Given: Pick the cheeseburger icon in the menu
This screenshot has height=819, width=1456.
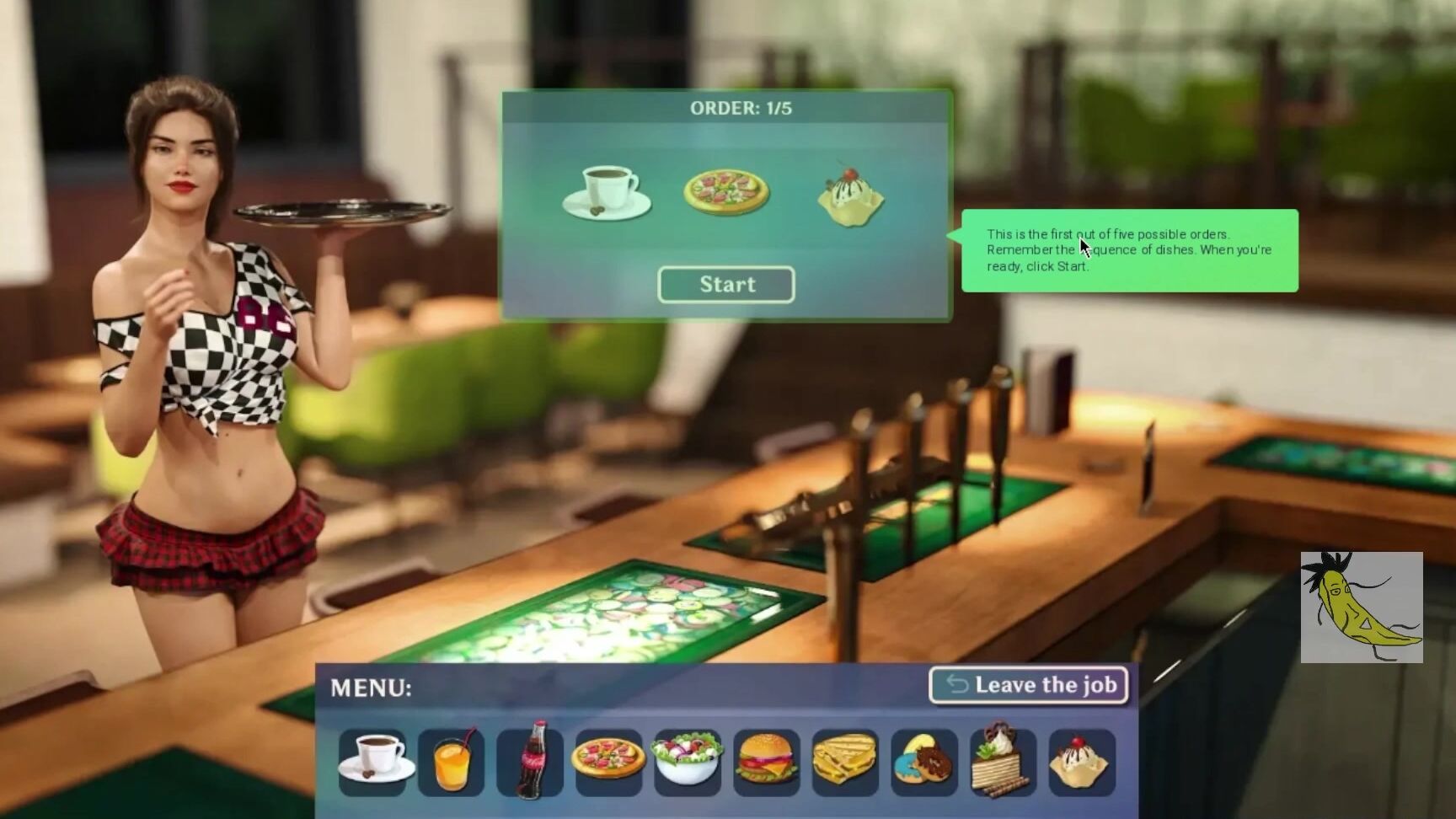Looking at the screenshot, I should [x=765, y=761].
